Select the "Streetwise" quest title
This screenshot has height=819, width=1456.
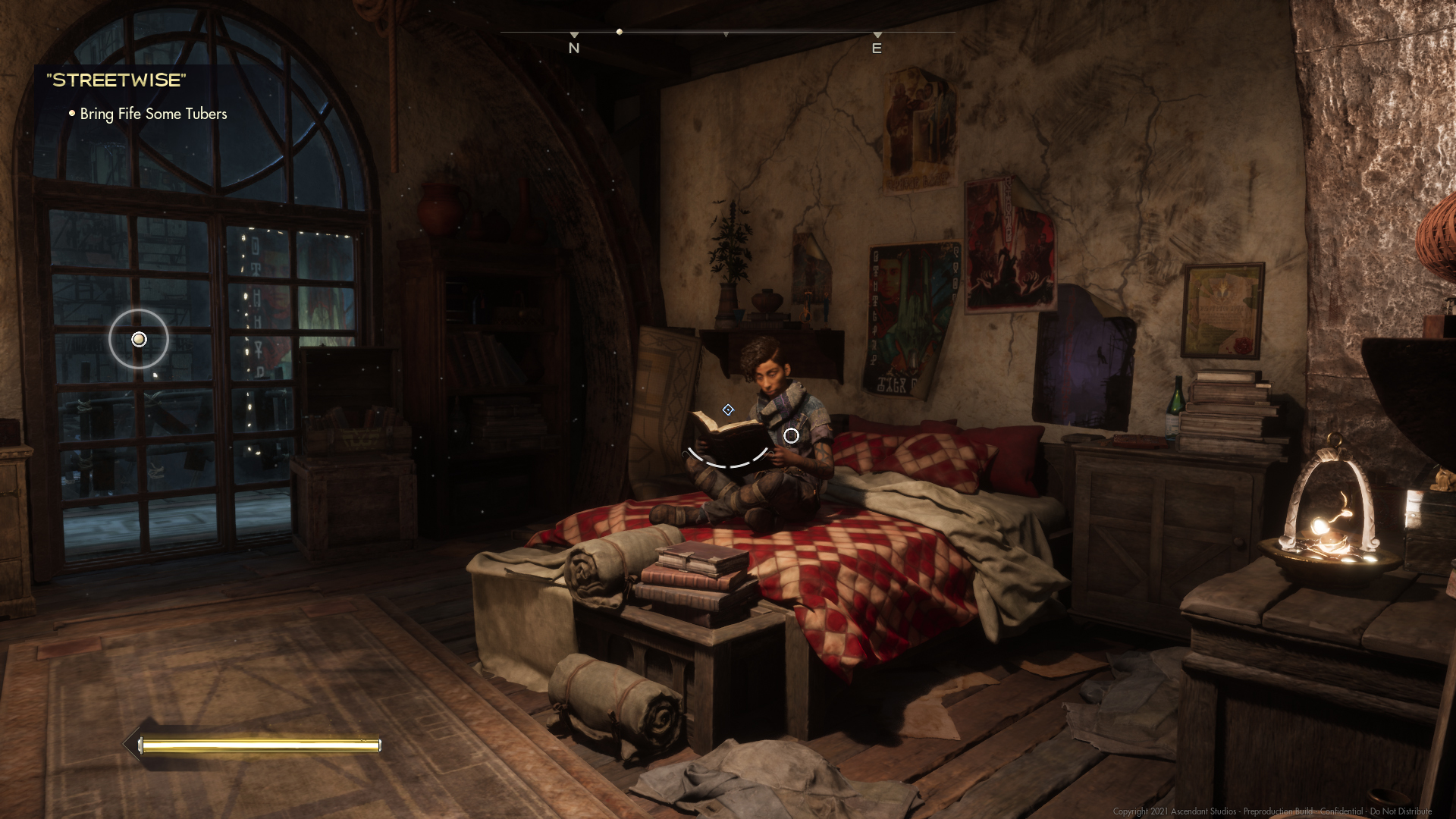tap(116, 80)
